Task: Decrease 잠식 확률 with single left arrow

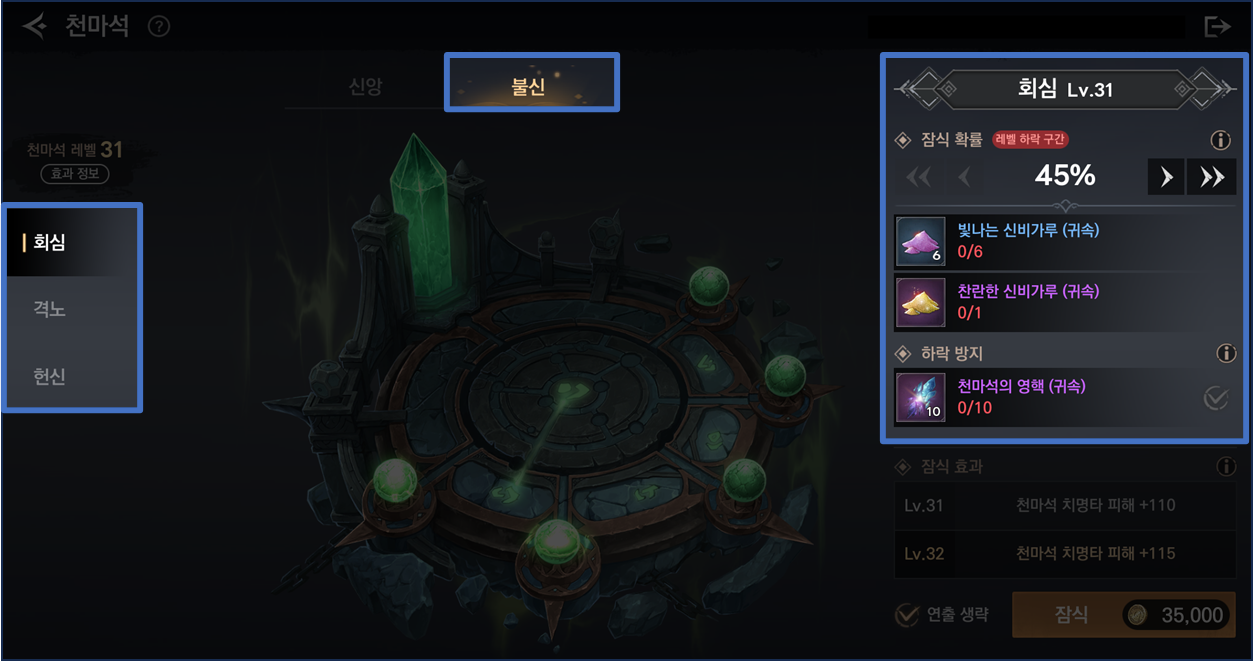Action: (964, 177)
